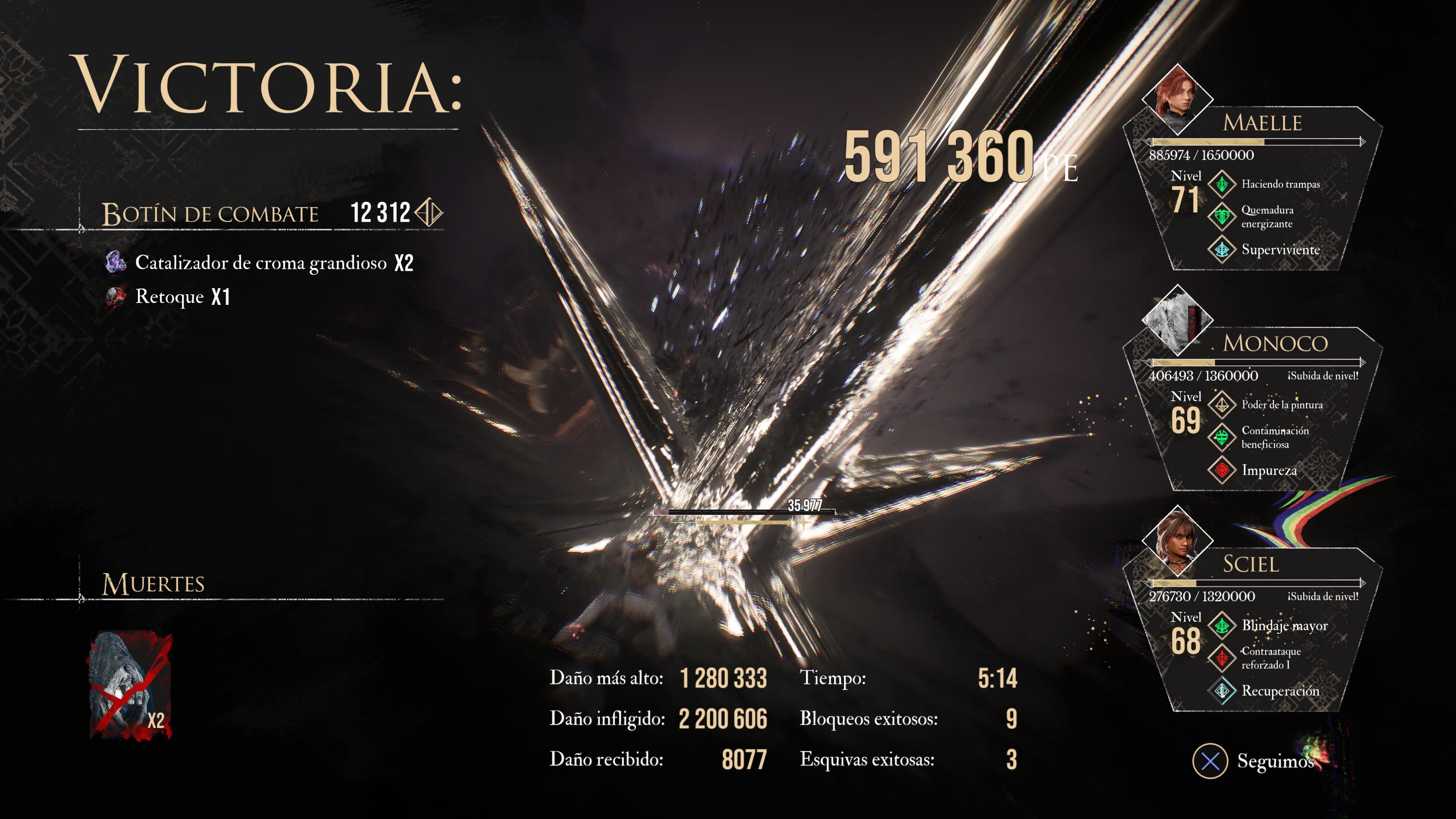The height and width of the screenshot is (819, 1456).
Task: Choose Maelle's Quemadura energizante entry
Action: pyautogui.click(x=1267, y=217)
